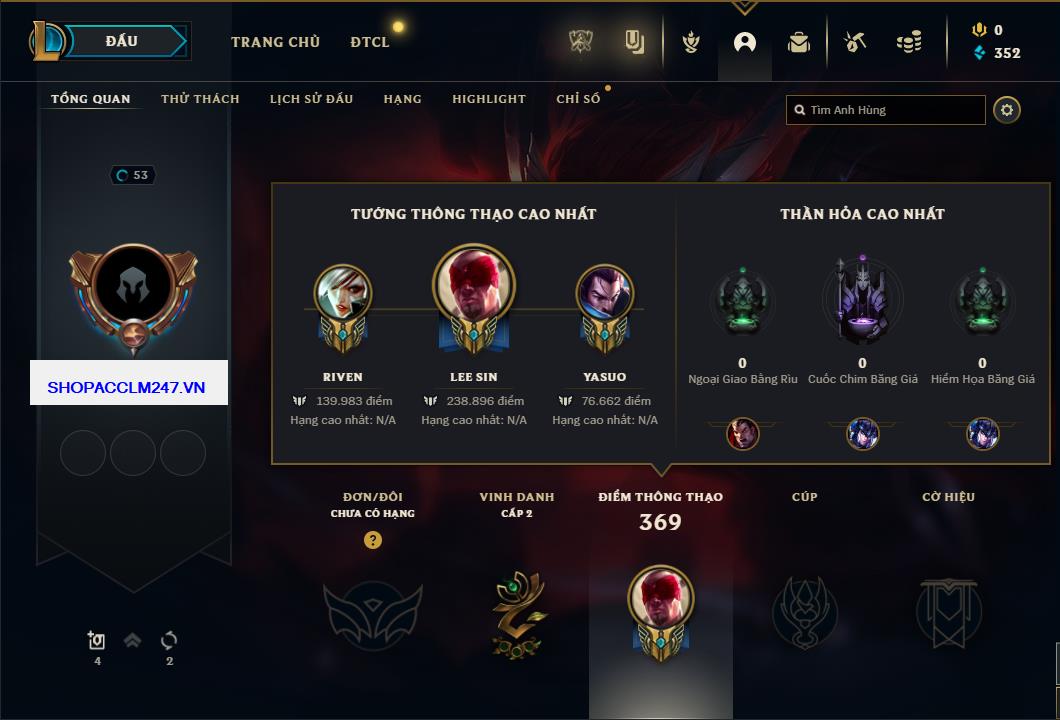Open the collection backpack icon
The height and width of the screenshot is (720, 1060).
(798, 42)
